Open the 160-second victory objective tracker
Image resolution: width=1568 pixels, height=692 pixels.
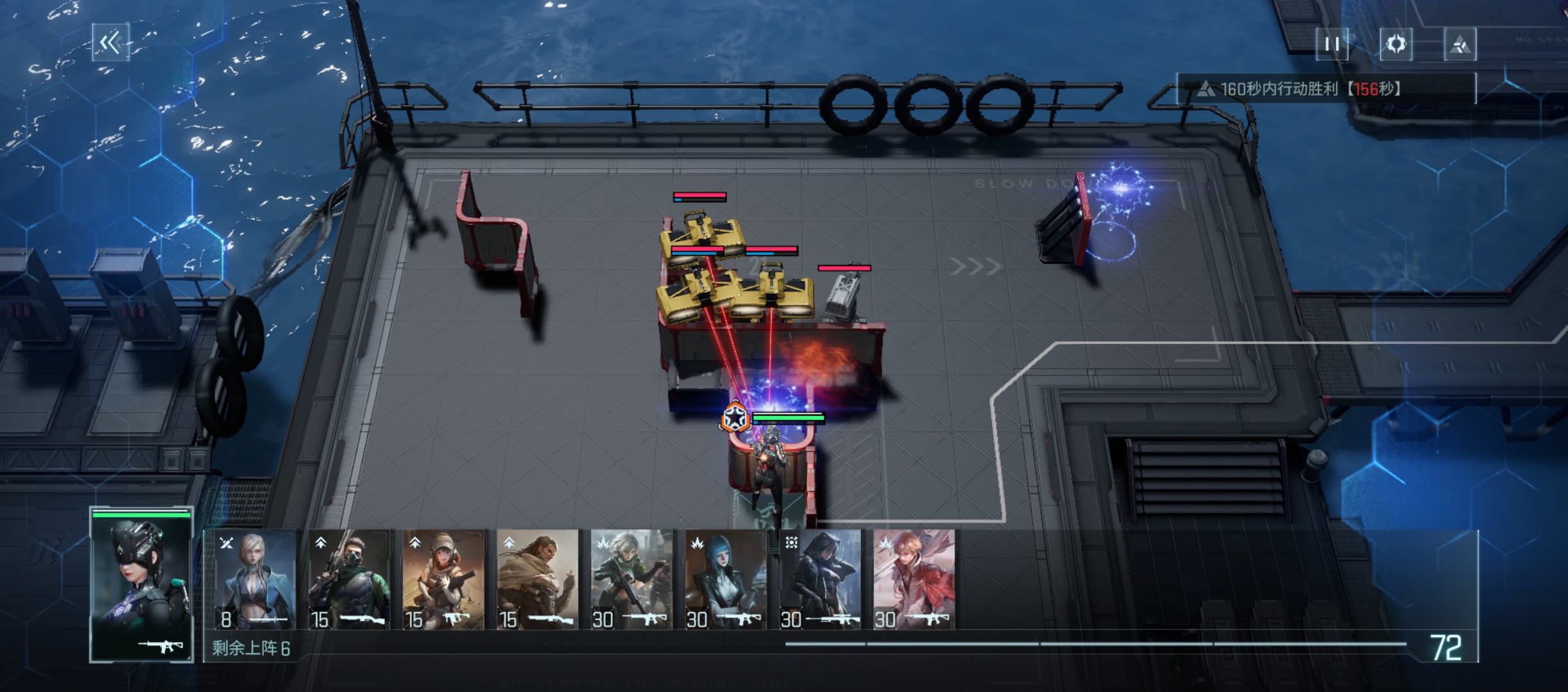point(1326,88)
